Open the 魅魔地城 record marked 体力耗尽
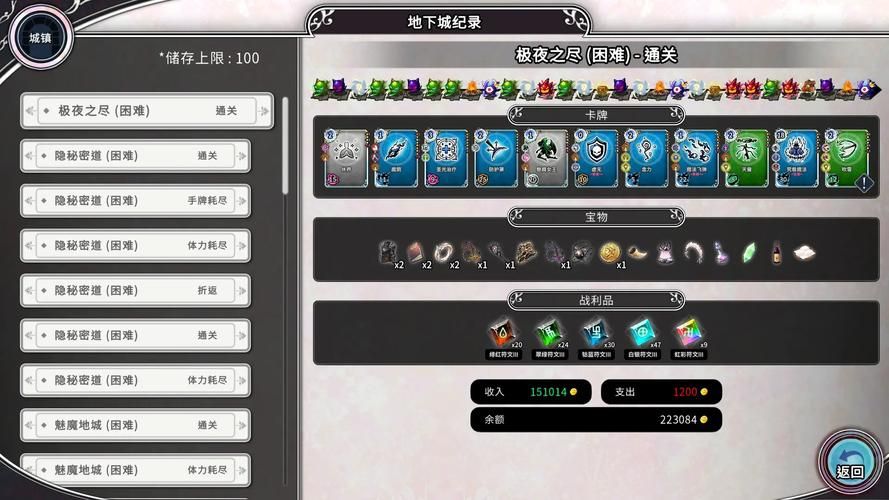The image size is (889, 500). tap(135, 470)
